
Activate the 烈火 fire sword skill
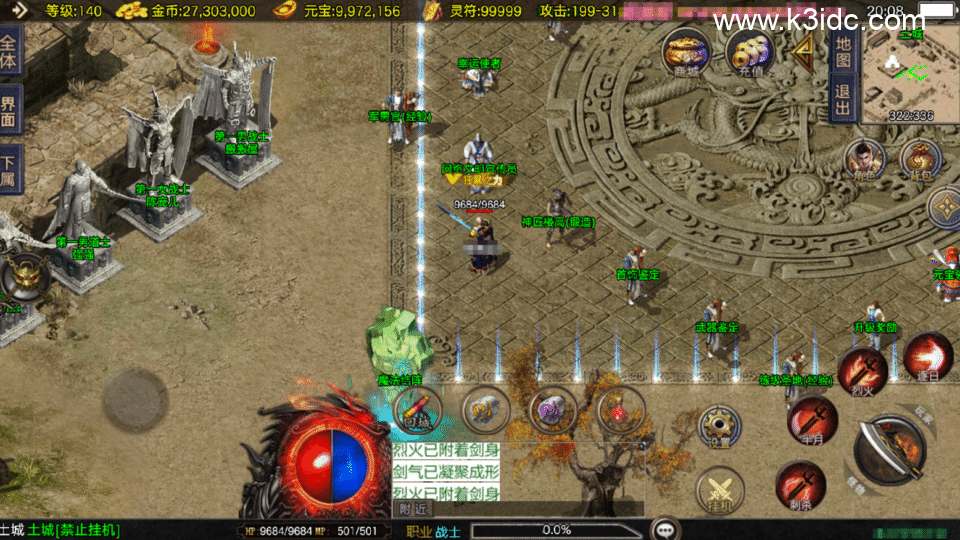[x=862, y=371]
